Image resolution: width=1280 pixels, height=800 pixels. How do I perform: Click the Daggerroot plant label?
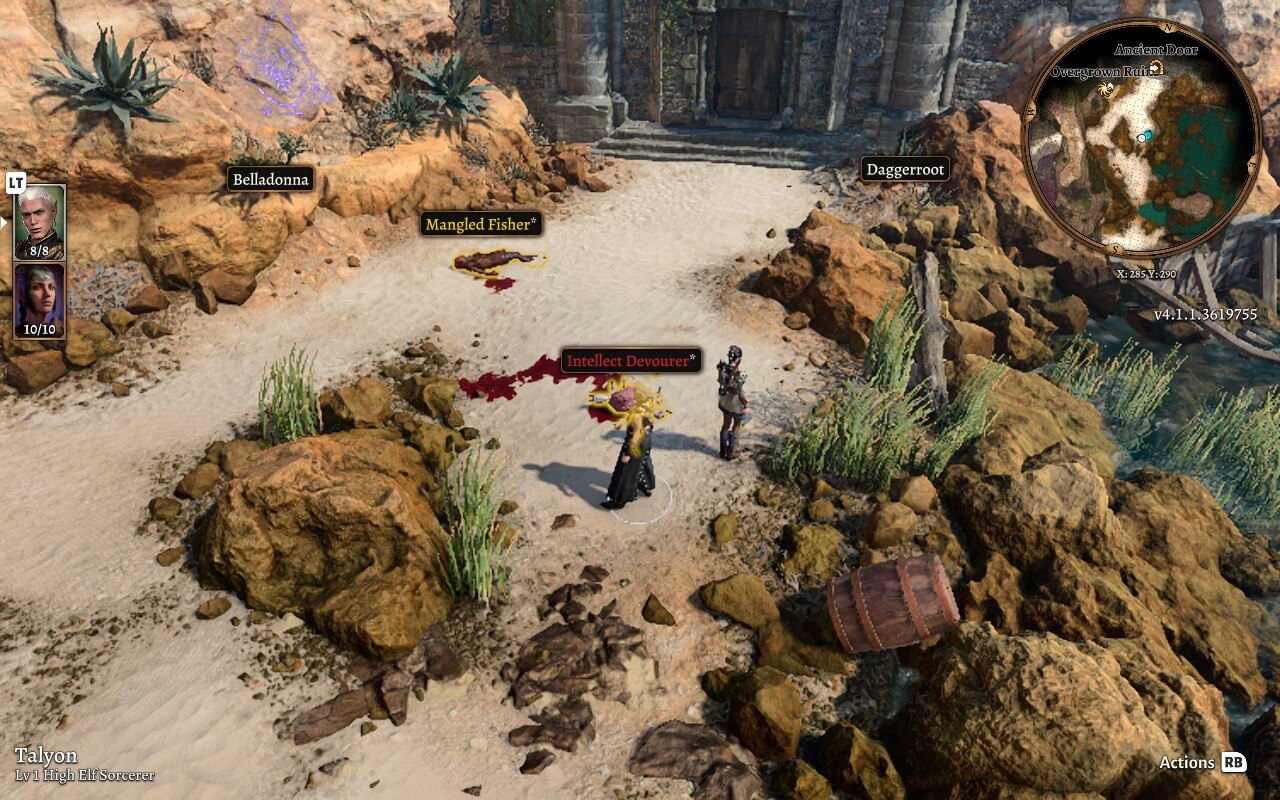[x=905, y=170]
